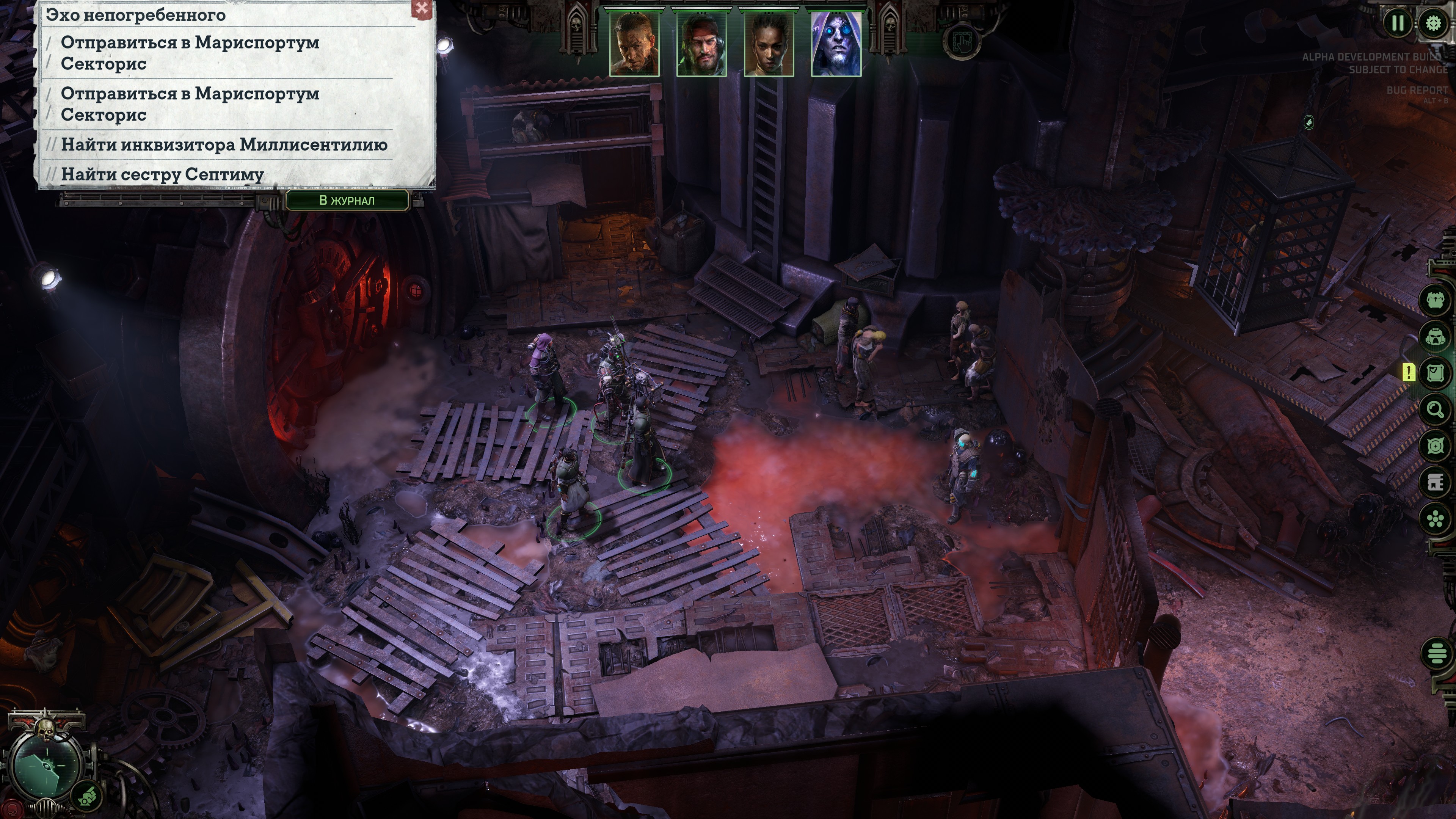Open the bookmark codex icon

1436,482
